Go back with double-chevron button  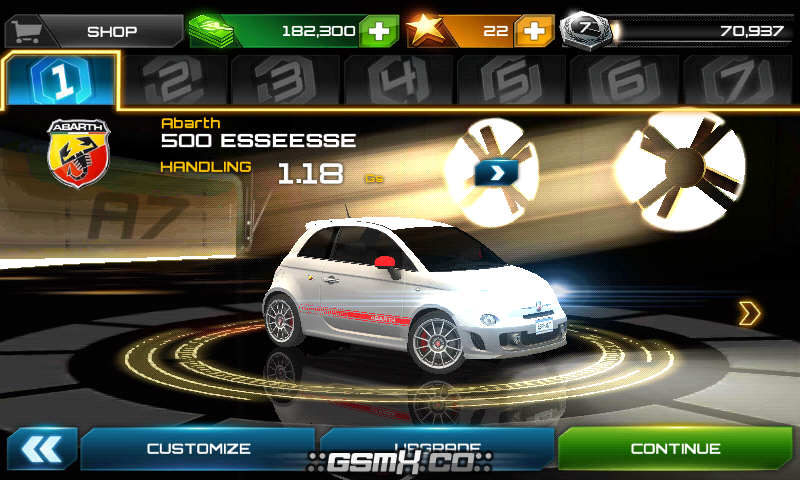pos(41,449)
